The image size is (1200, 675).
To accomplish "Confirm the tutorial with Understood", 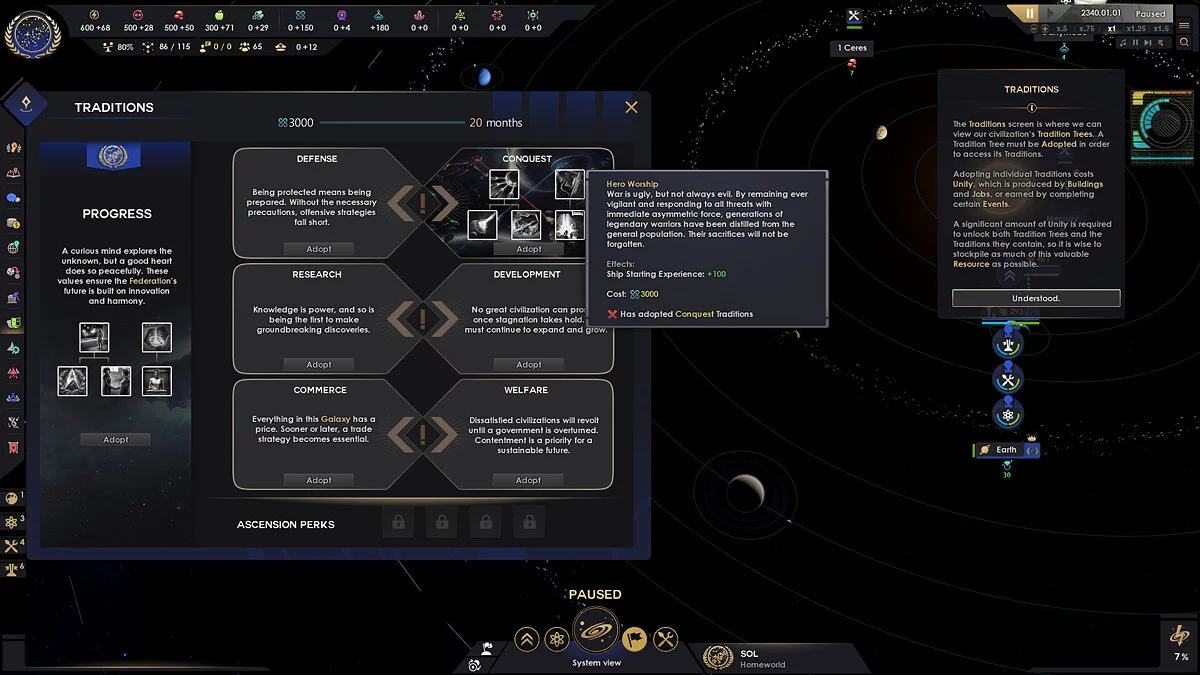I will click(x=1035, y=298).
